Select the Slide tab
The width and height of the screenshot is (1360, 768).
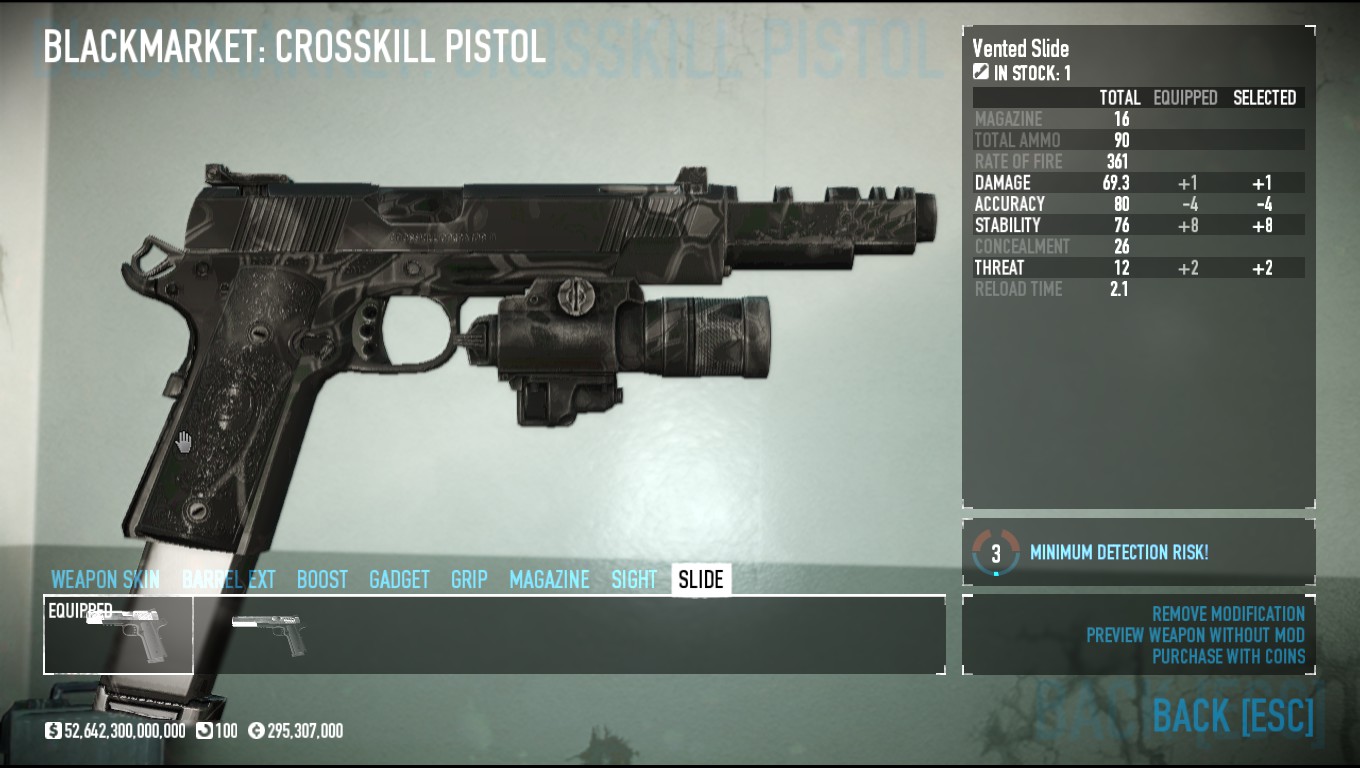tap(701, 580)
